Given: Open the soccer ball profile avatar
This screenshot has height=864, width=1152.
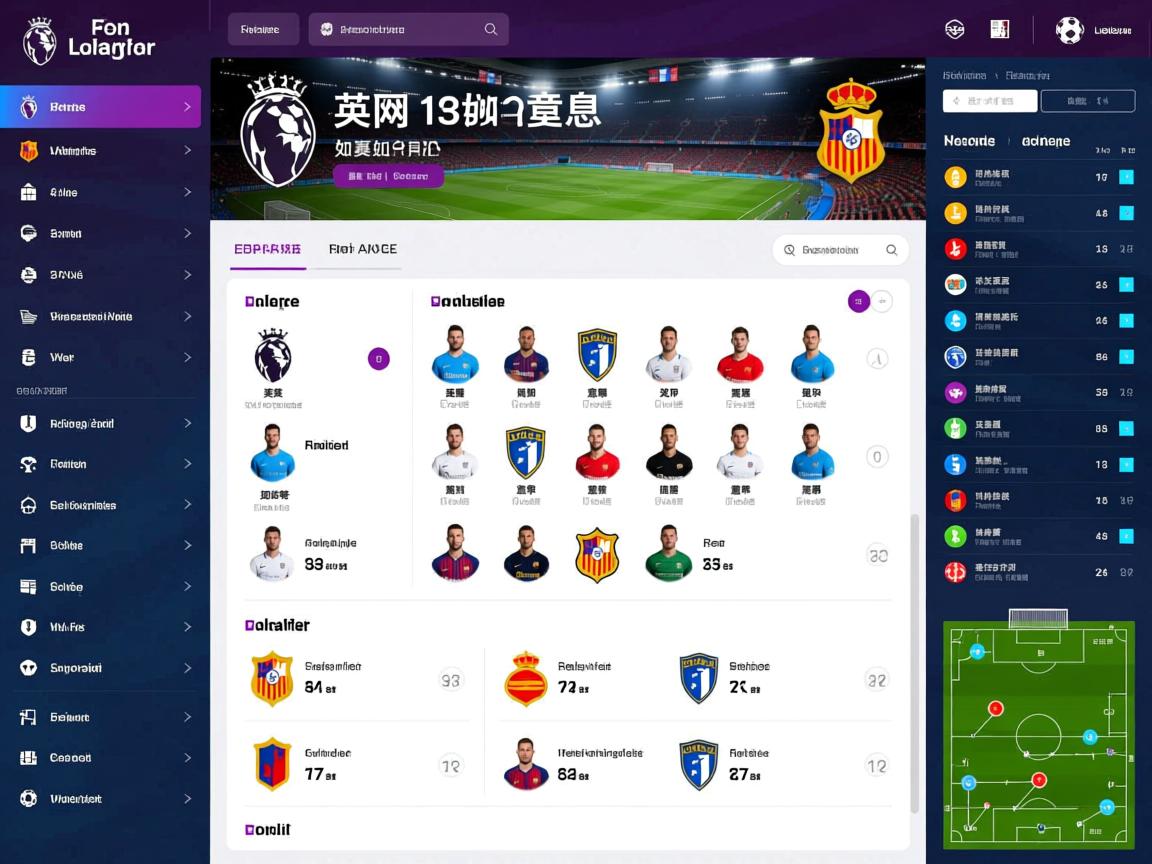Looking at the screenshot, I should pyautogui.click(x=1069, y=30).
